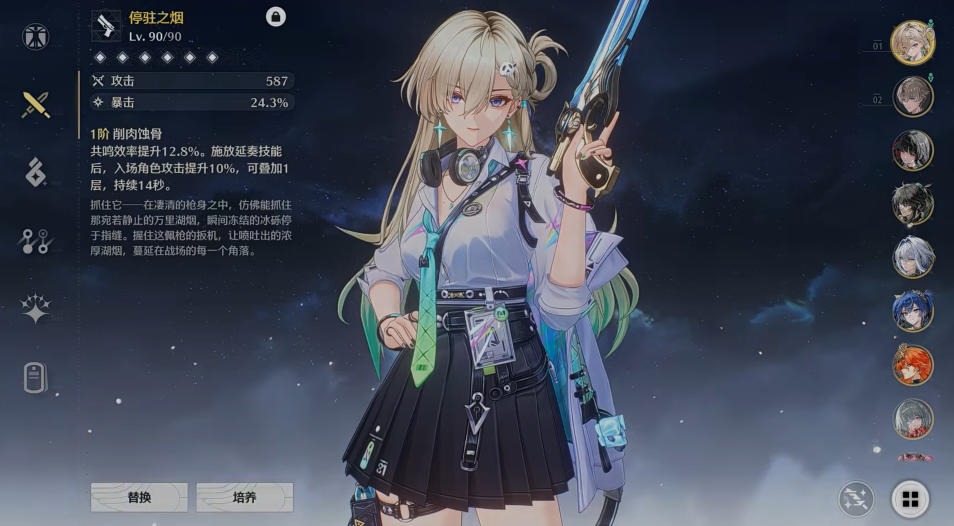954x526 pixels.
Task: Select the gray-haired character portrait
Action: point(912,419)
